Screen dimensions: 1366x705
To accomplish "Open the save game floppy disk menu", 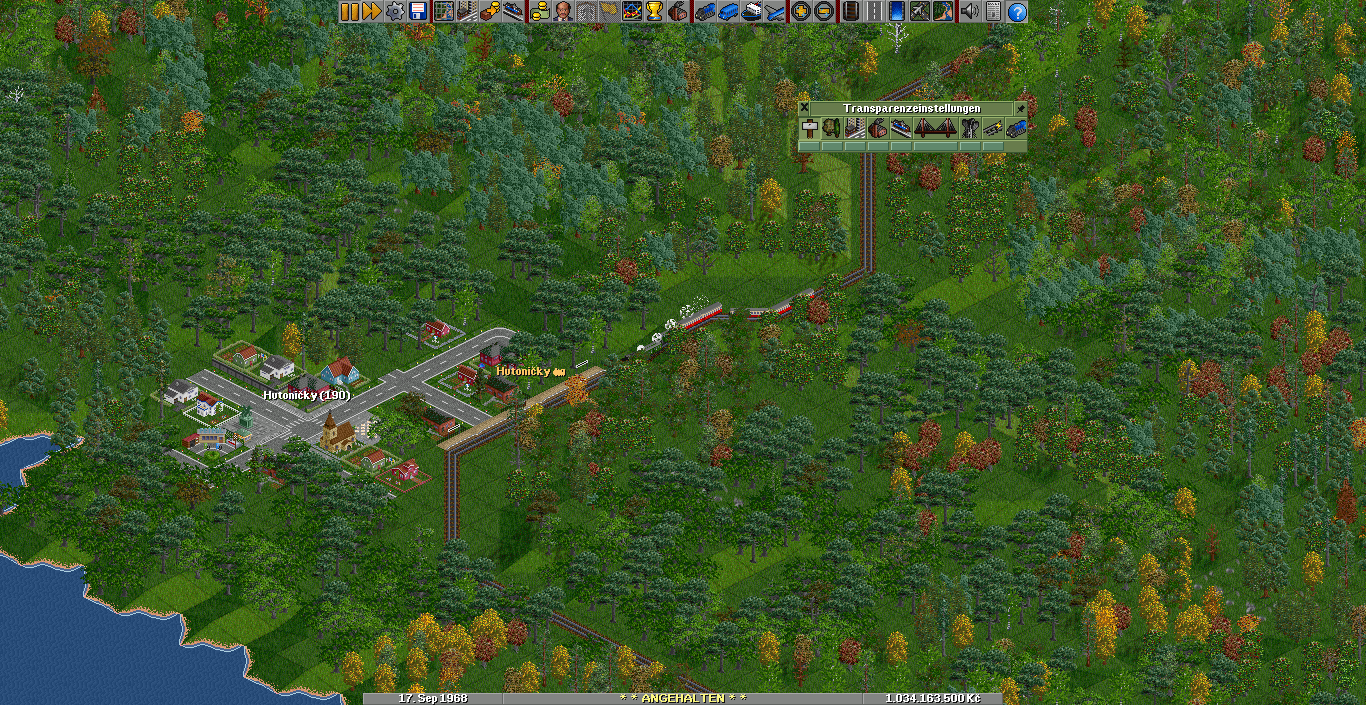I will tap(417, 12).
